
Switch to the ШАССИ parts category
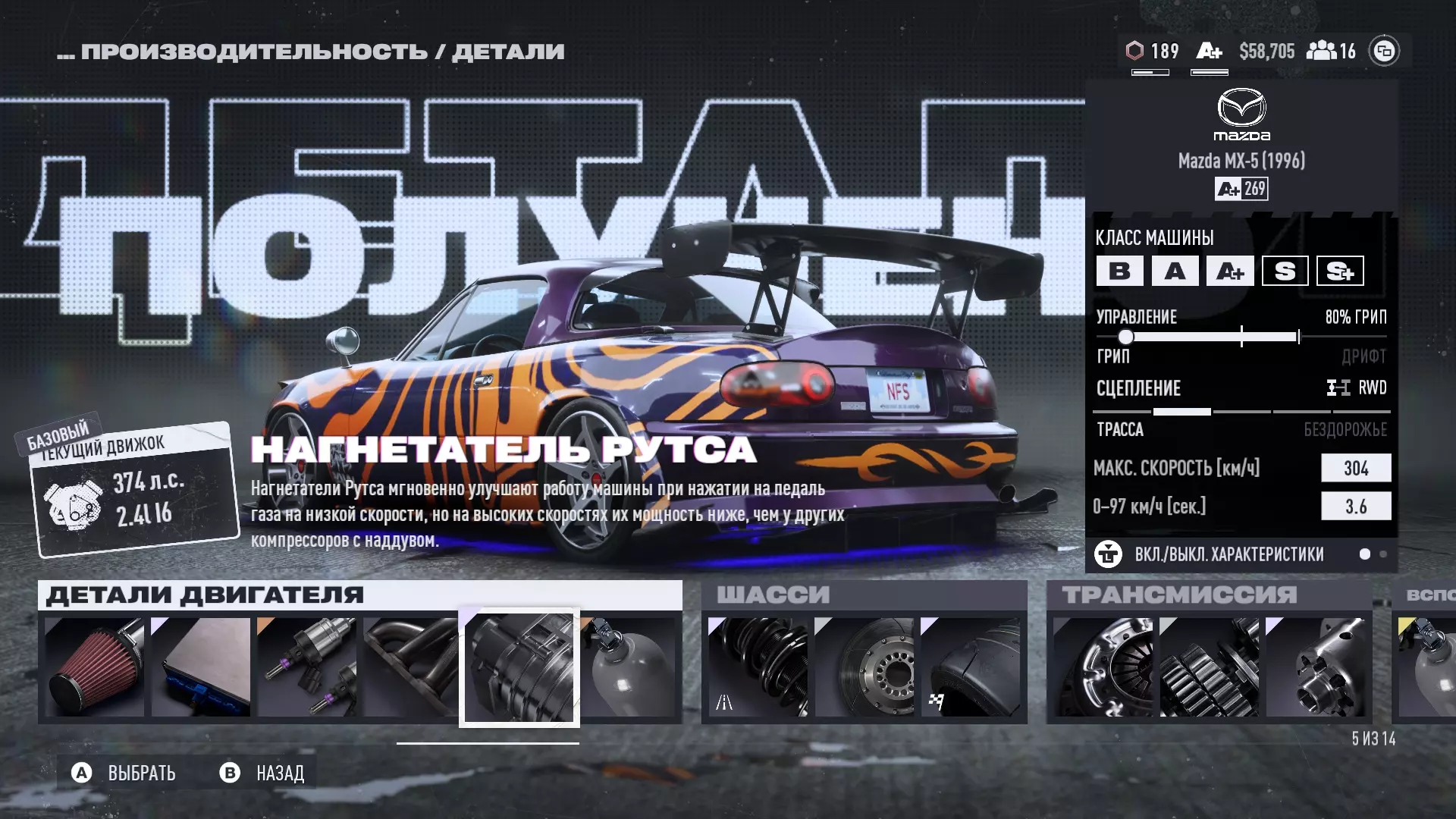coord(864,595)
